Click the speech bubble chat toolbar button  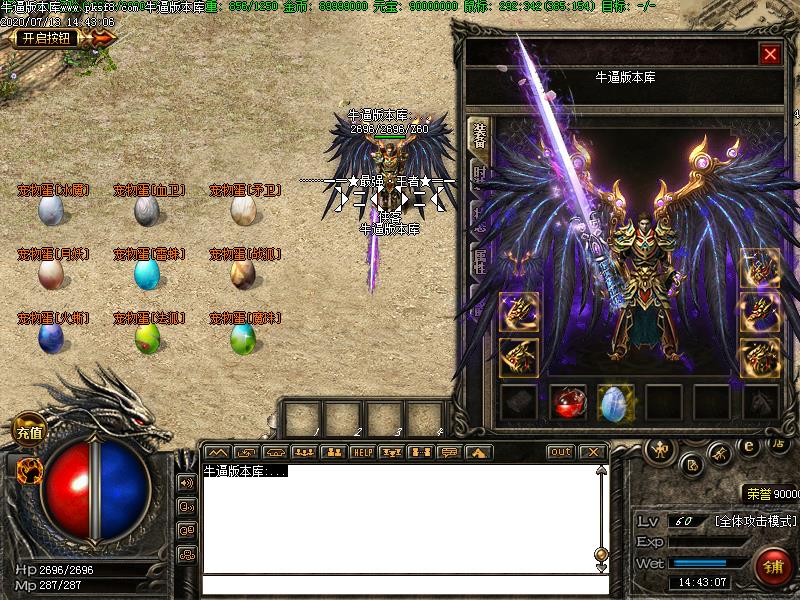(x=449, y=452)
